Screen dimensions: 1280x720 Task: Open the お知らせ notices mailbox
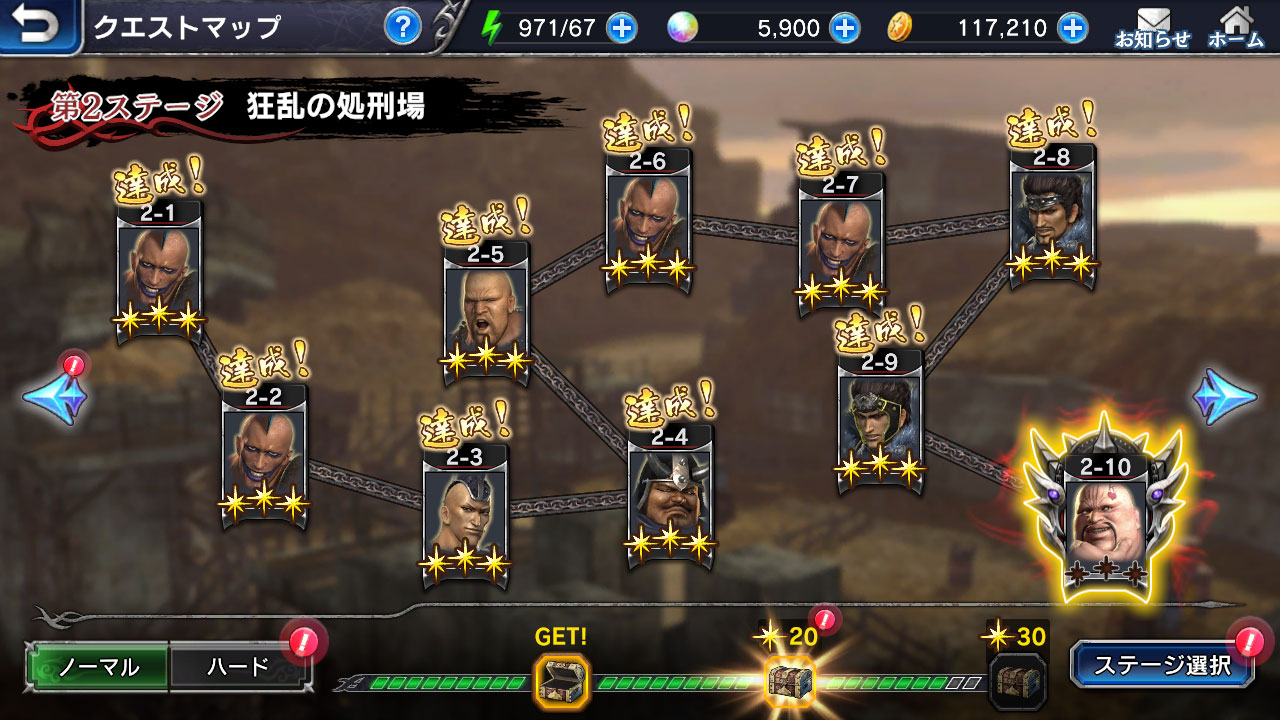coord(1153,27)
